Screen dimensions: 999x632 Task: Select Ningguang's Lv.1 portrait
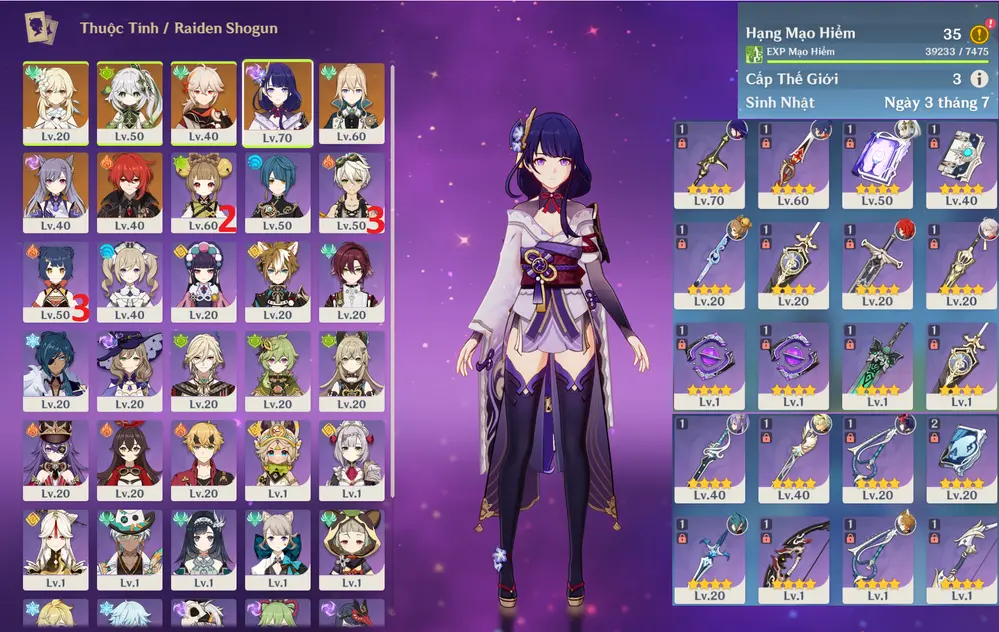click(x=56, y=548)
